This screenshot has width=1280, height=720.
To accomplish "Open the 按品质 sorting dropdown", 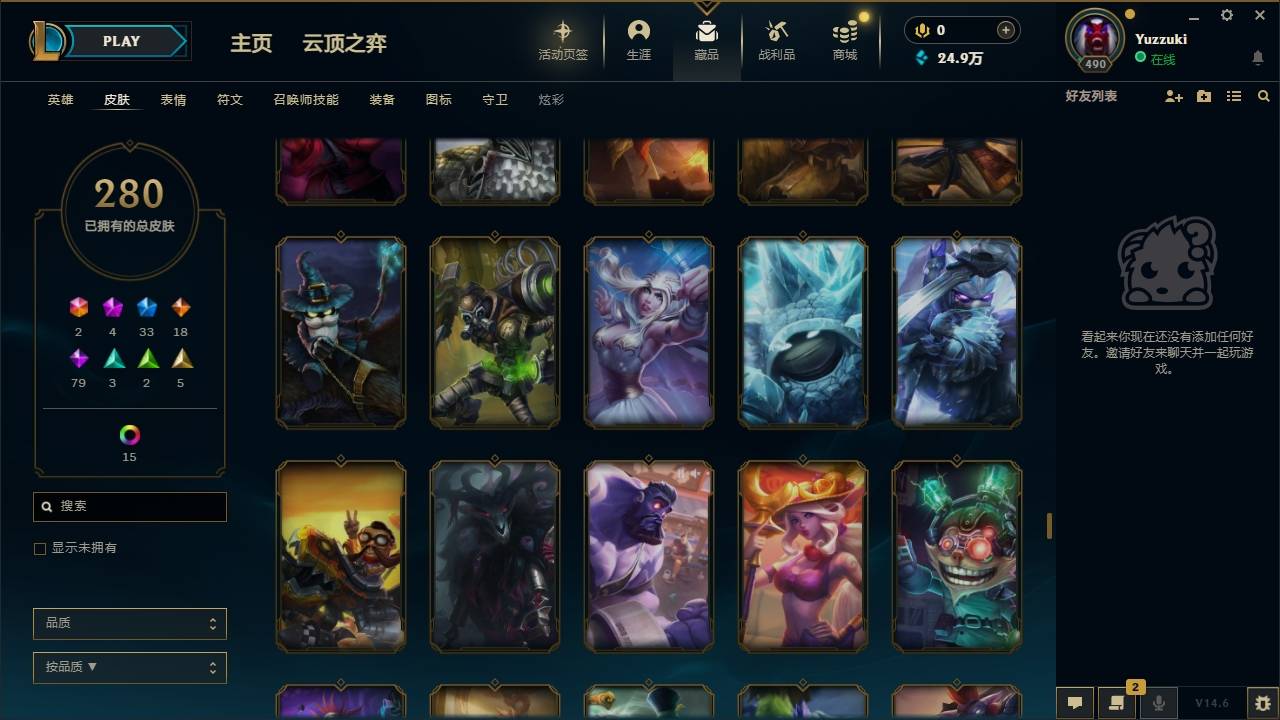I will click(x=129, y=667).
